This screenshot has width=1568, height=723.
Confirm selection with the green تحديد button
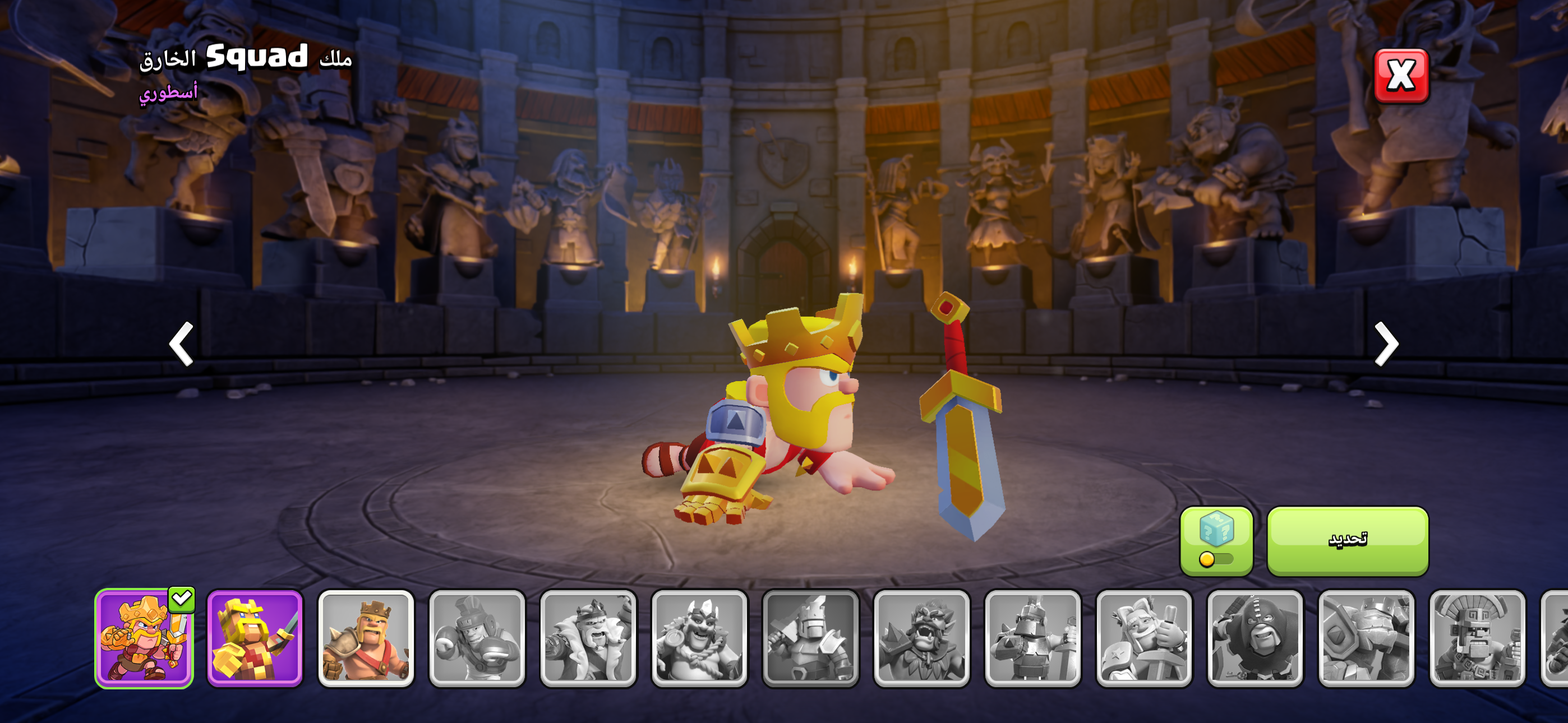(1347, 540)
